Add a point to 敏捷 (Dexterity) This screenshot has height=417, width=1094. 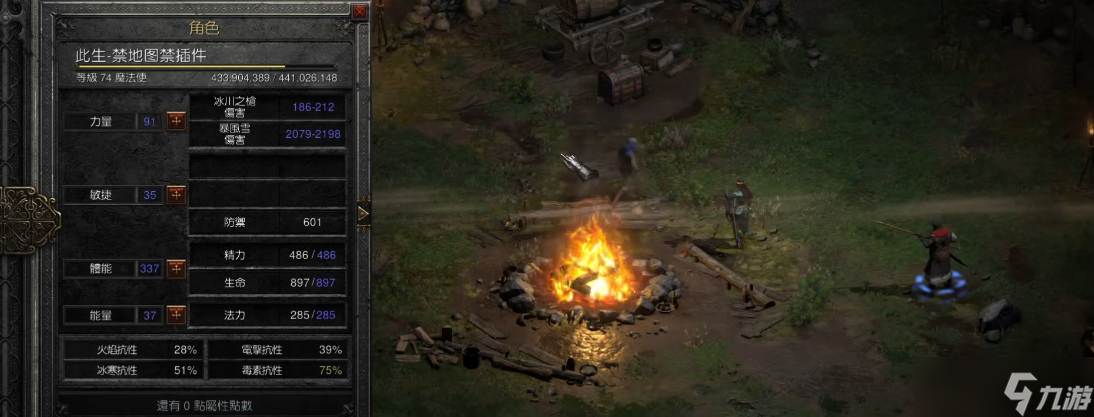pos(176,194)
